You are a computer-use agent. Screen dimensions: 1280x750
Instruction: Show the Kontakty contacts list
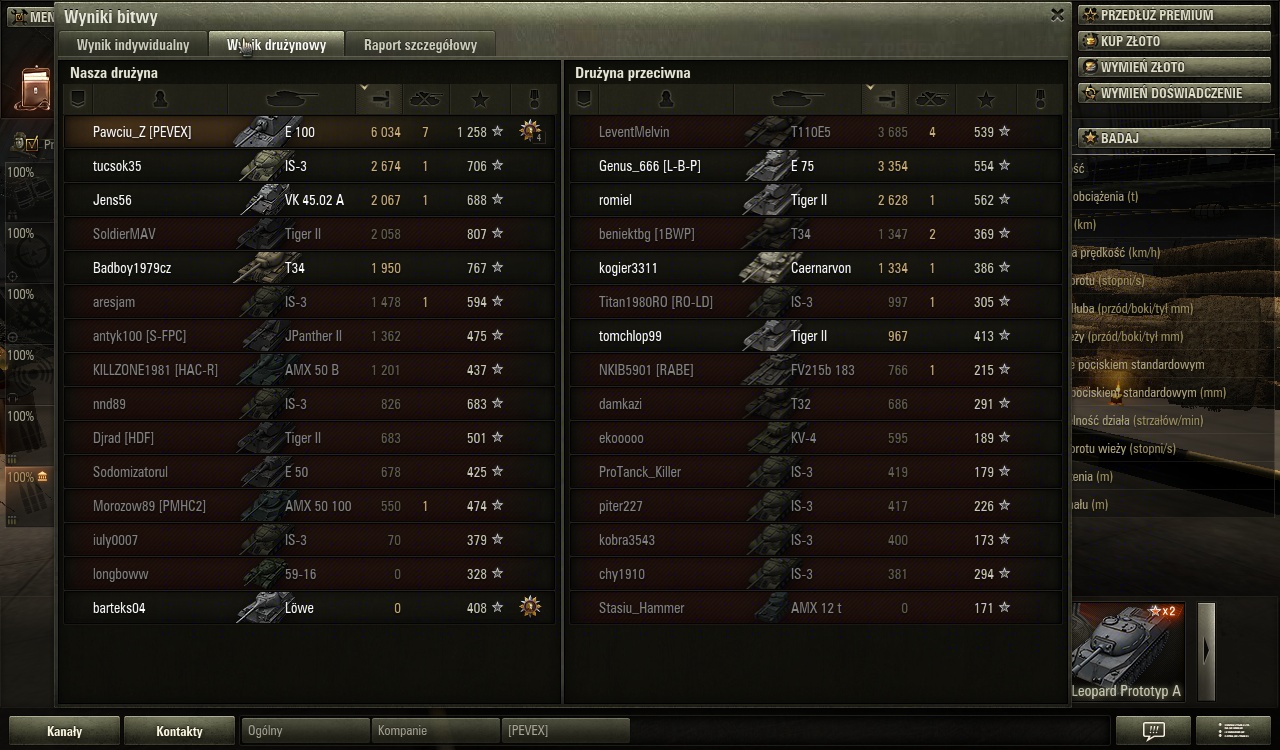(x=179, y=731)
